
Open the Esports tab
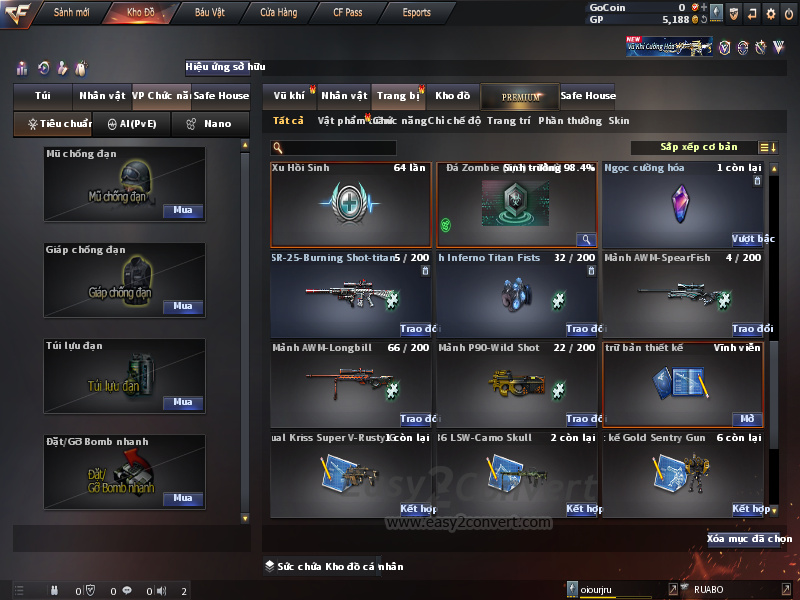click(416, 13)
